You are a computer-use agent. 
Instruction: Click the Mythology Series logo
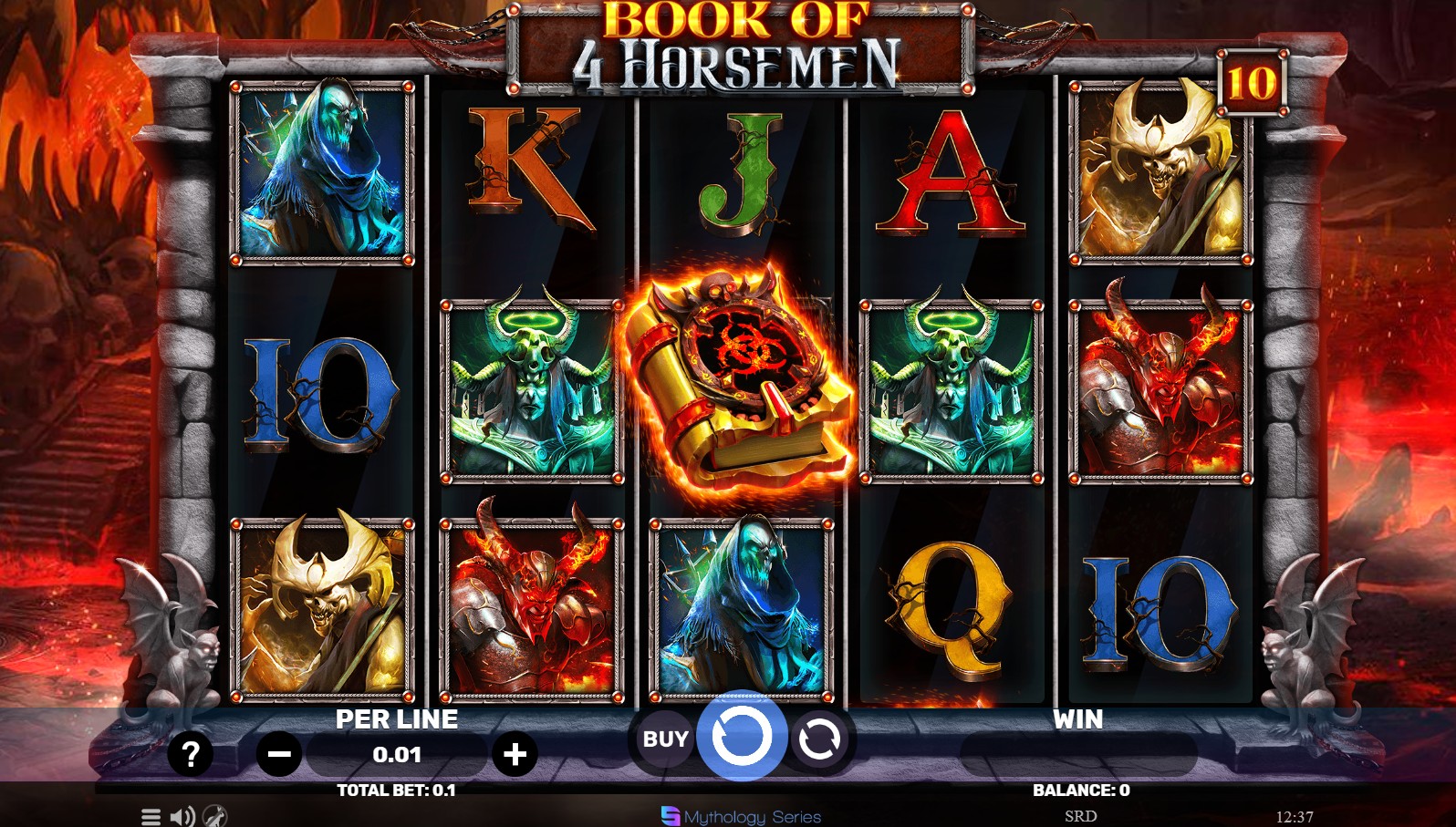pos(739,817)
